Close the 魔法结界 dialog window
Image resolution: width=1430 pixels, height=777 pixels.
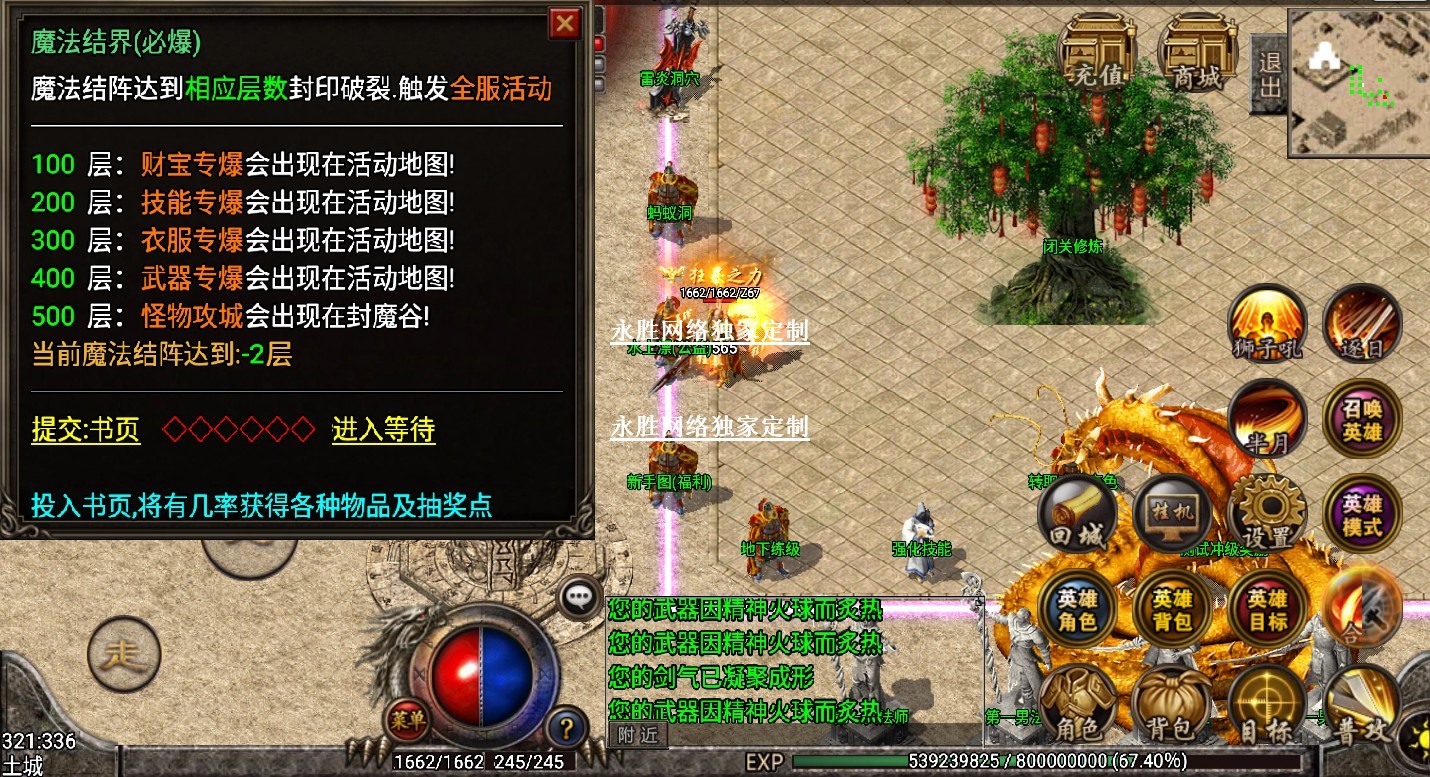pyautogui.click(x=565, y=24)
